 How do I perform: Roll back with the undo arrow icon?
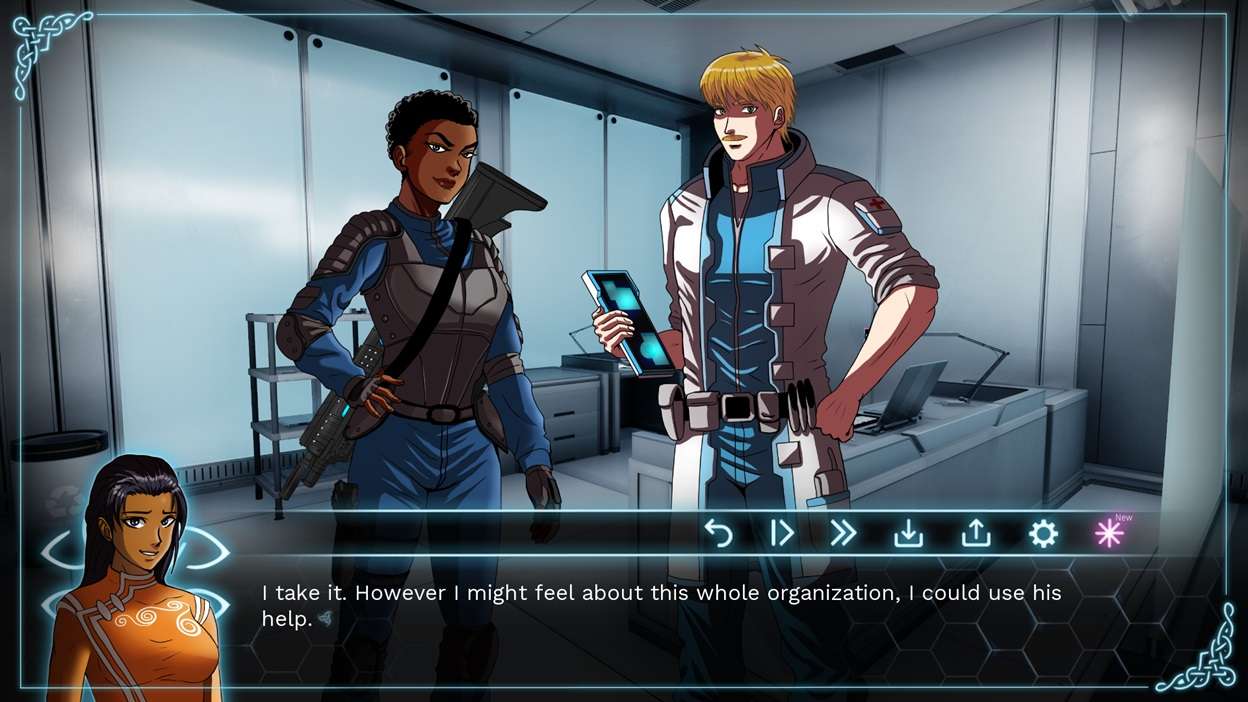pyautogui.click(x=718, y=534)
